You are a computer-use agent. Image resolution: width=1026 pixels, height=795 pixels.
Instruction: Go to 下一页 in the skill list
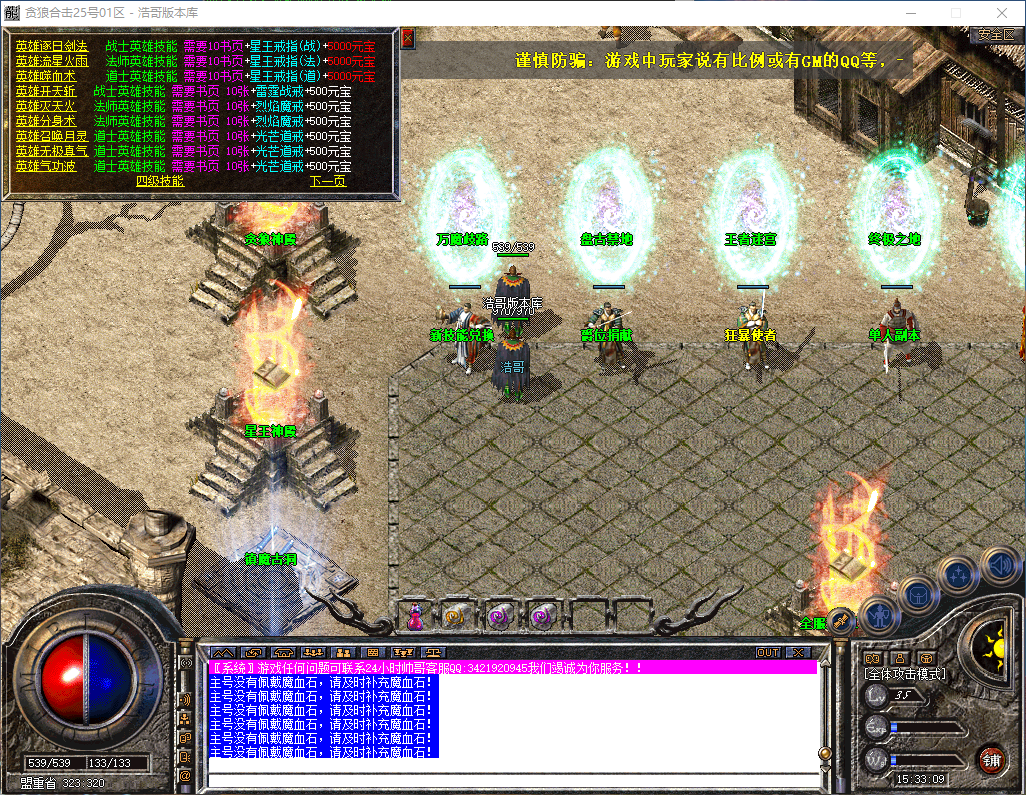click(x=327, y=181)
